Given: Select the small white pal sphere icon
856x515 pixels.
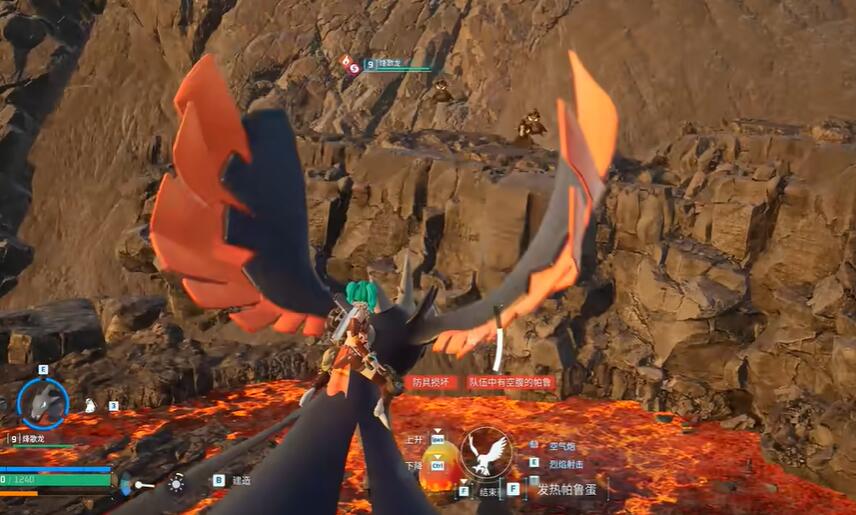Looking at the screenshot, I should point(89,405).
